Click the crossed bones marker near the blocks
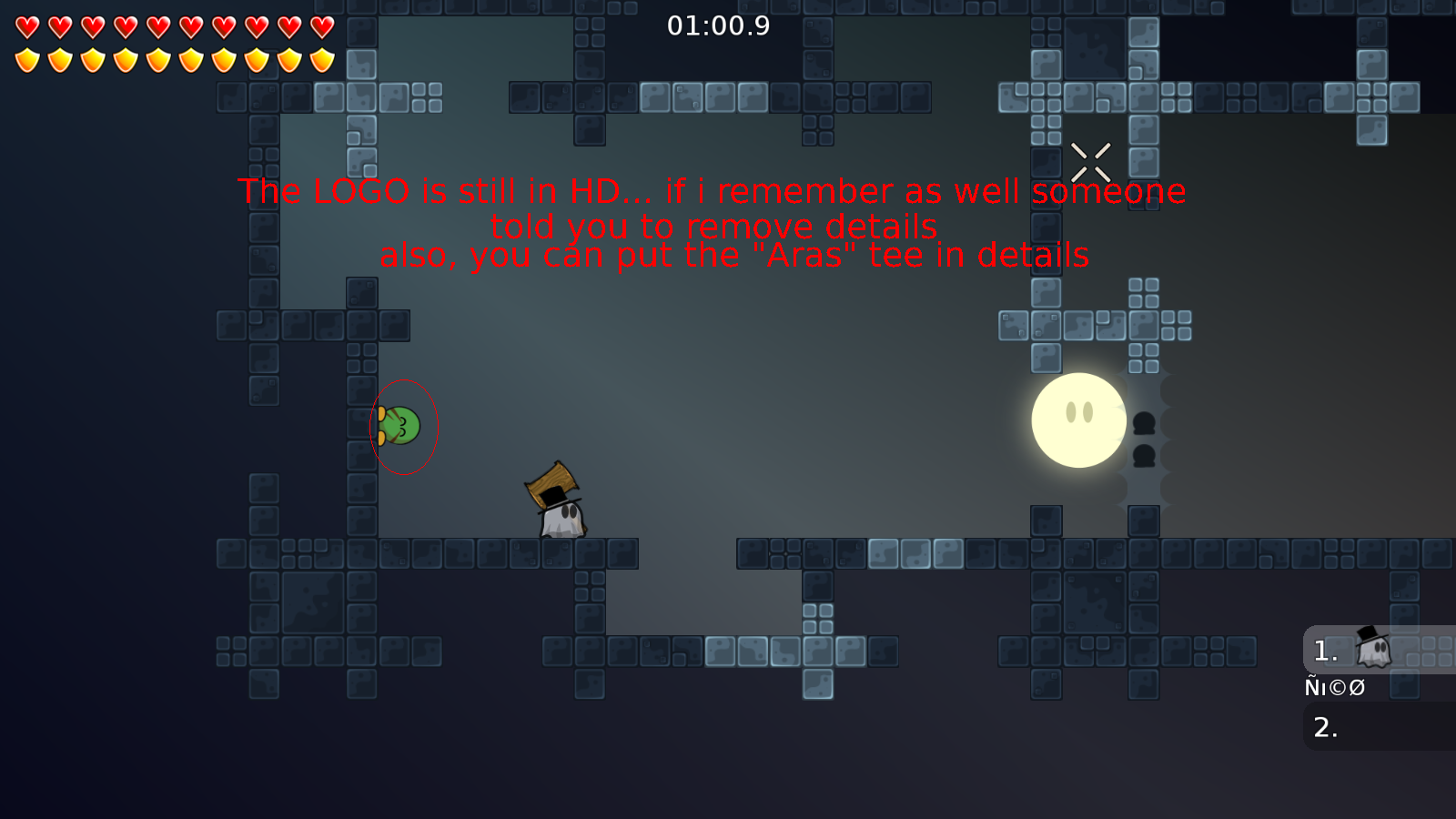The height and width of the screenshot is (819, 1456). [1091, 160]
